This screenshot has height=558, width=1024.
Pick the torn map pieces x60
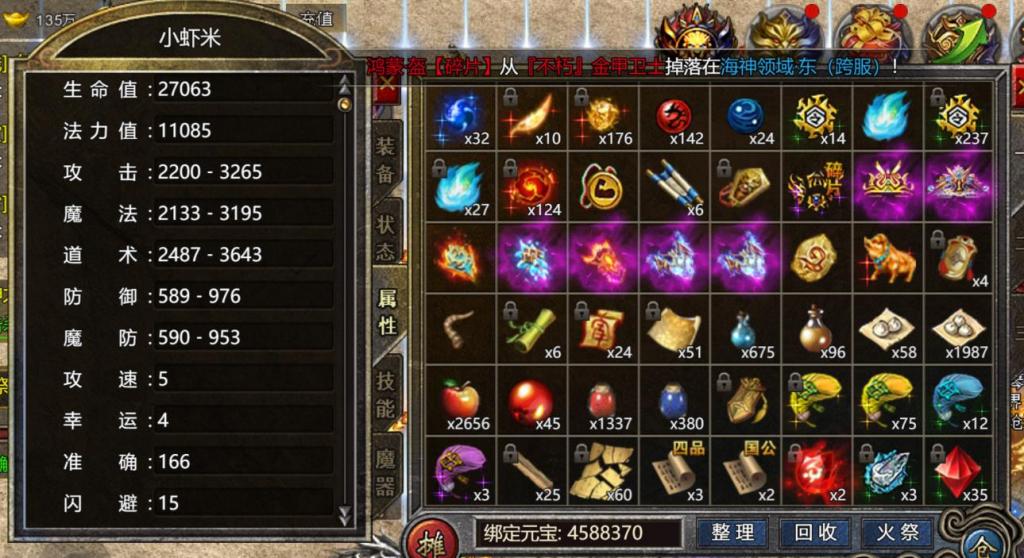(601, 470)
